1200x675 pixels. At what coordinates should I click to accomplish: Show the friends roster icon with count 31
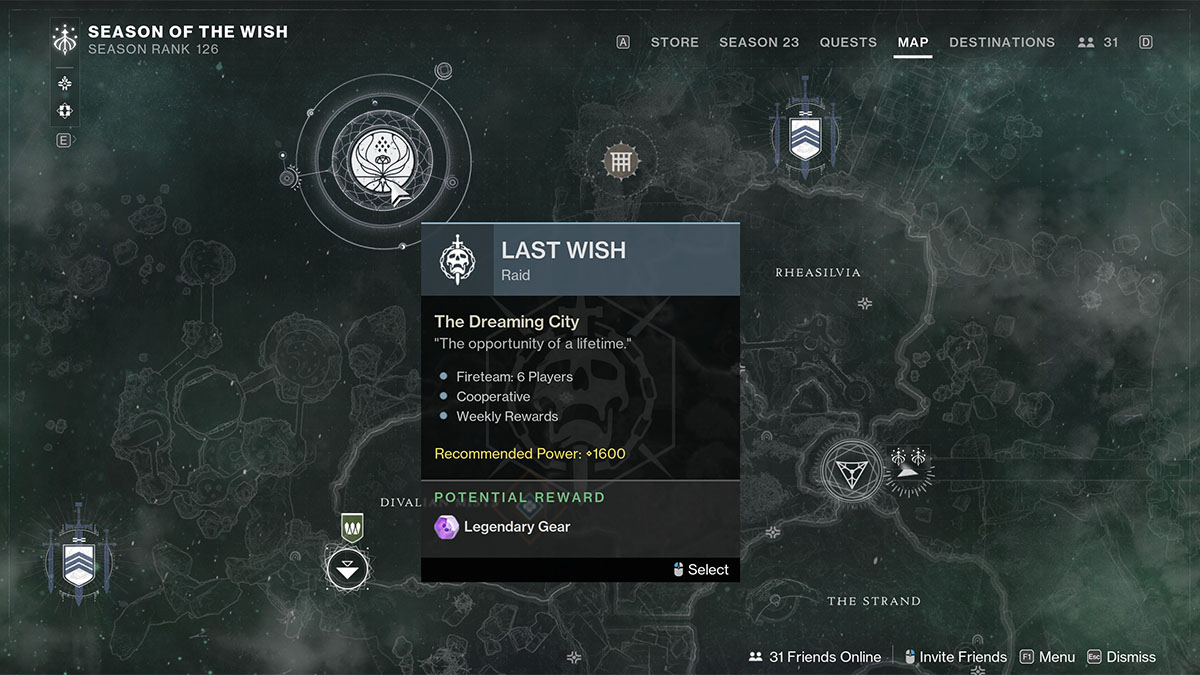1098,42
